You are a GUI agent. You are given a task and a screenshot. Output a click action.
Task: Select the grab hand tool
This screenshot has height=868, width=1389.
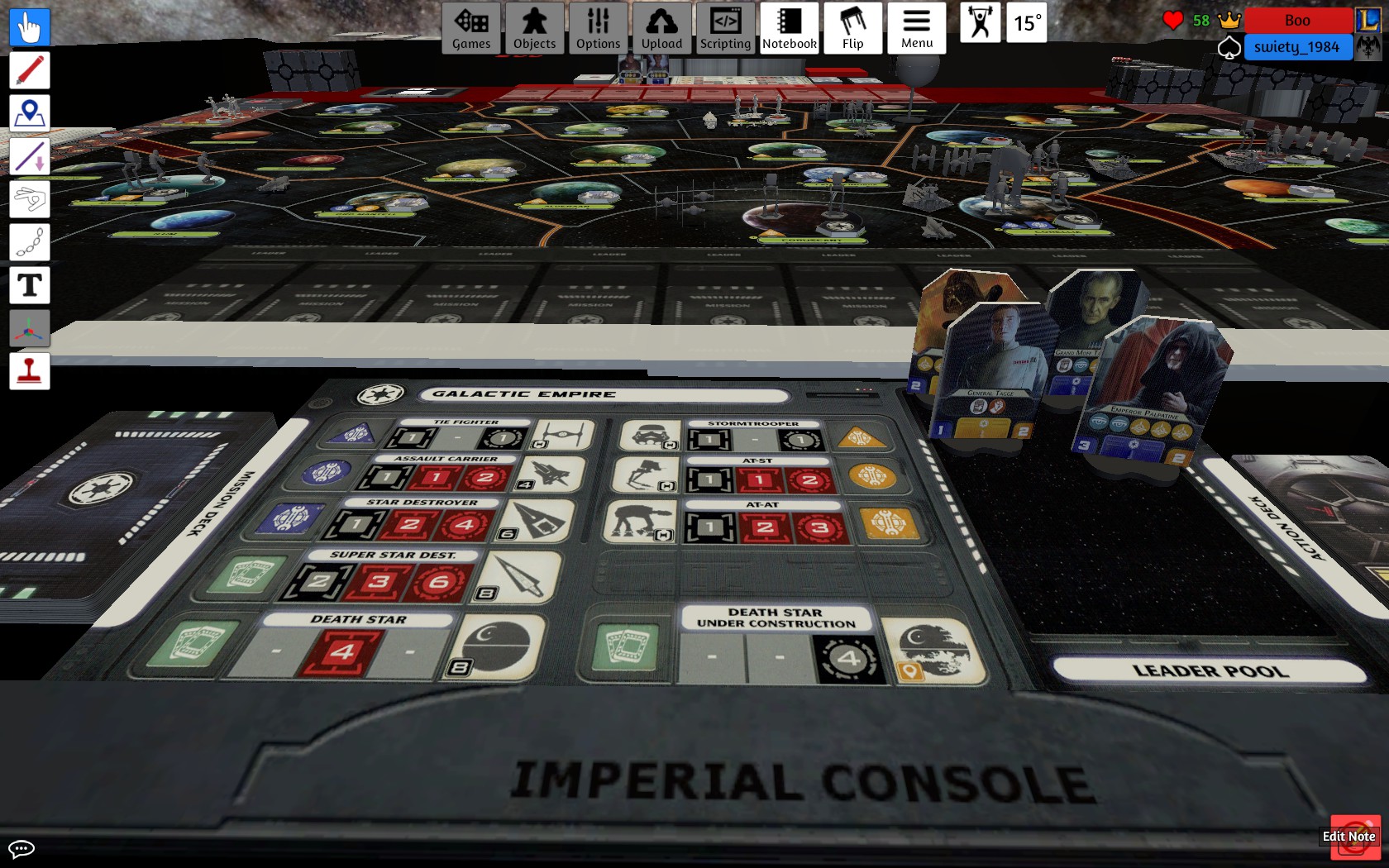pyautogui.click(x=30, y=27)
